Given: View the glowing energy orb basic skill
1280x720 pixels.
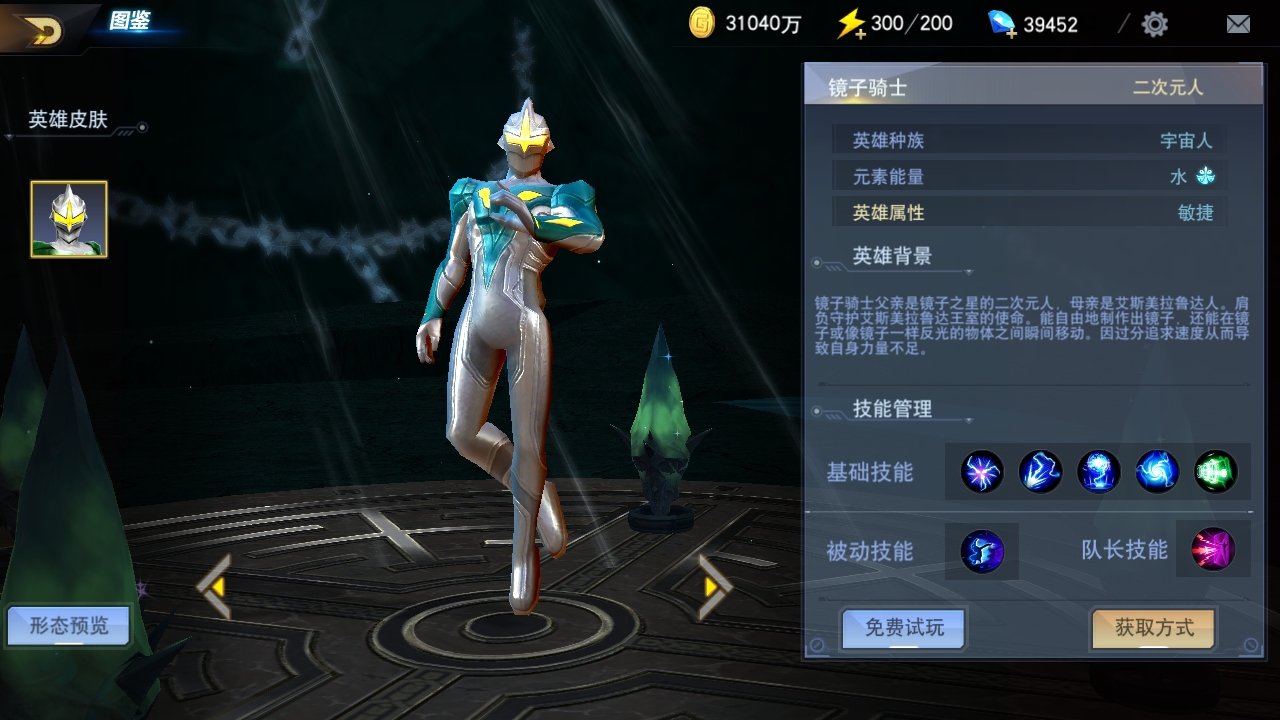Looking at the screenshot, I should coord(1098,472).
